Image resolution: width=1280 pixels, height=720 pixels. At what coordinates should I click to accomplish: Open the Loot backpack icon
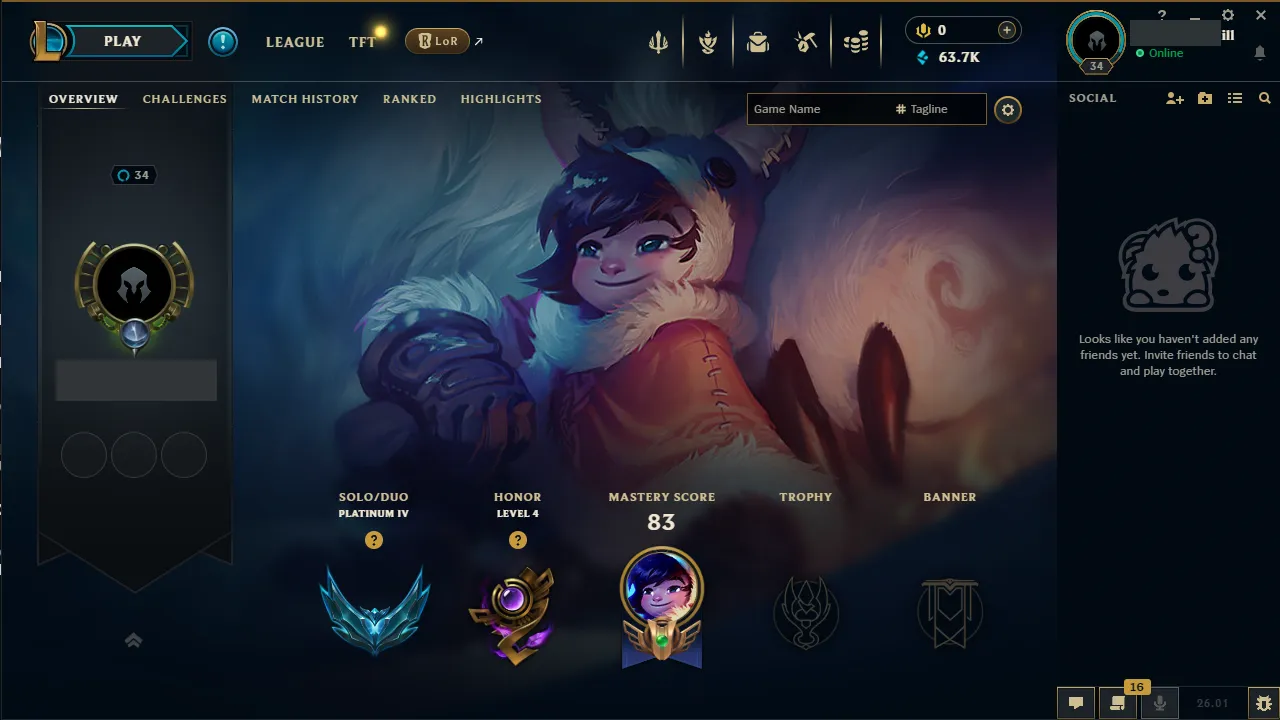click(757, 41)
